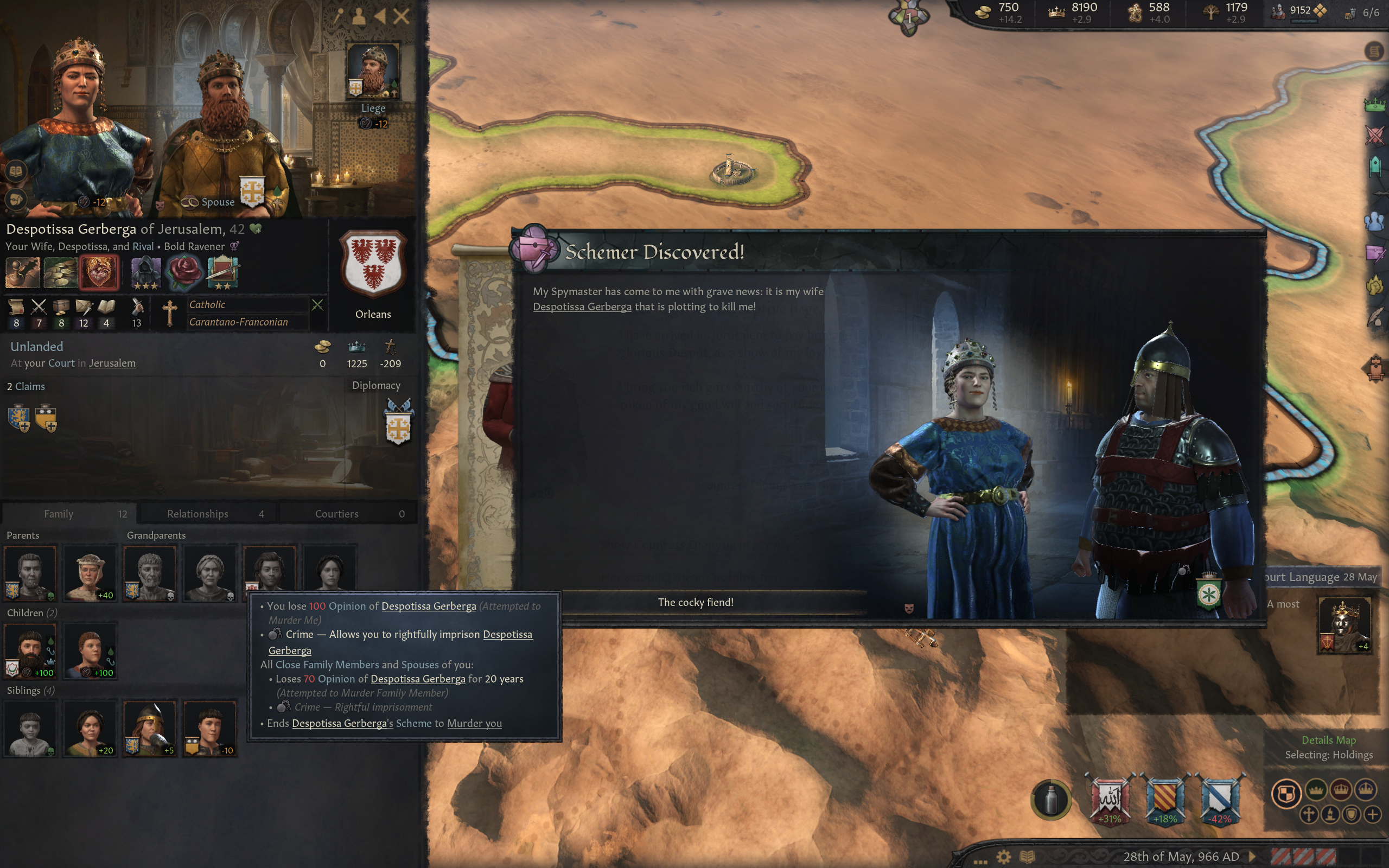Close the character window
1389x868 pixels.
[401, 16]
